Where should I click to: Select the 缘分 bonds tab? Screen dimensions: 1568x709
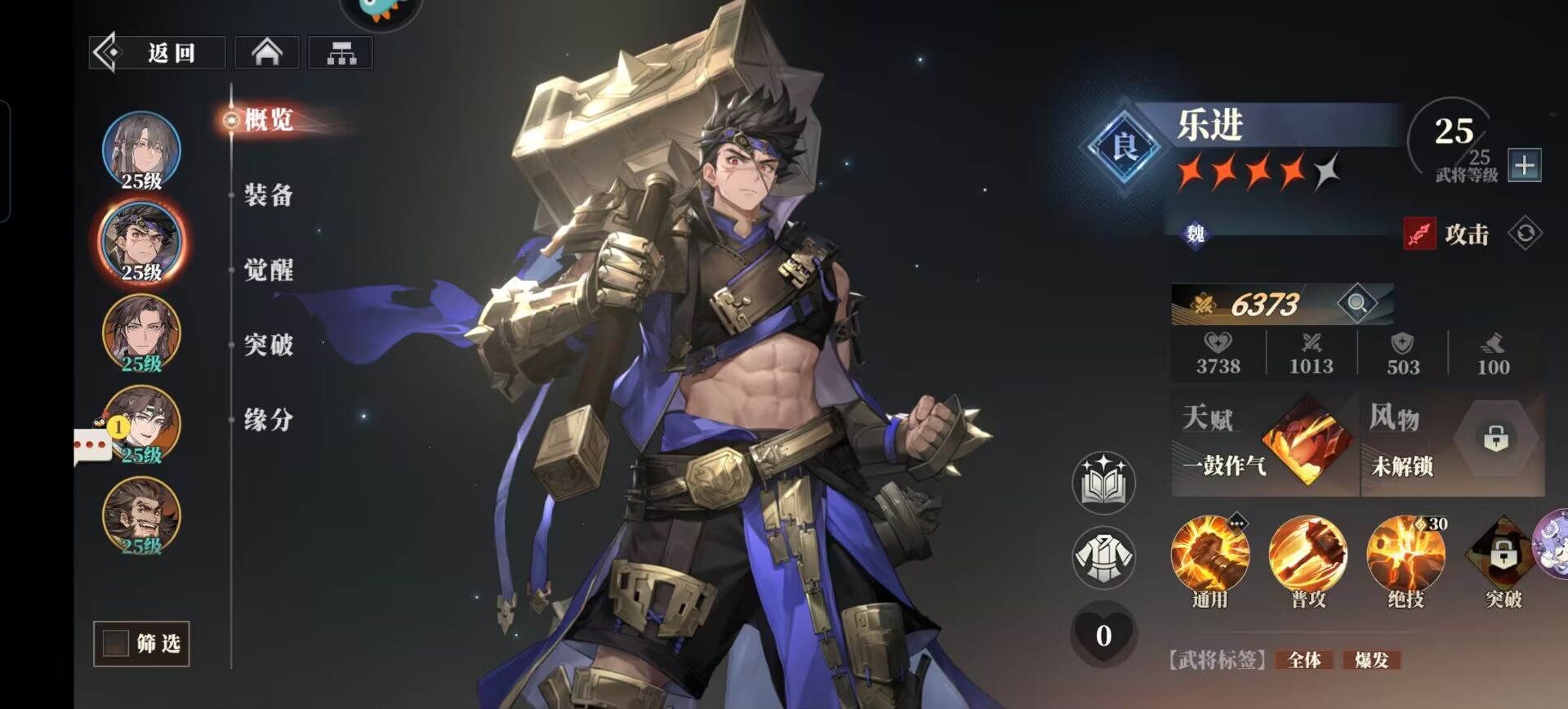[269, 421]
